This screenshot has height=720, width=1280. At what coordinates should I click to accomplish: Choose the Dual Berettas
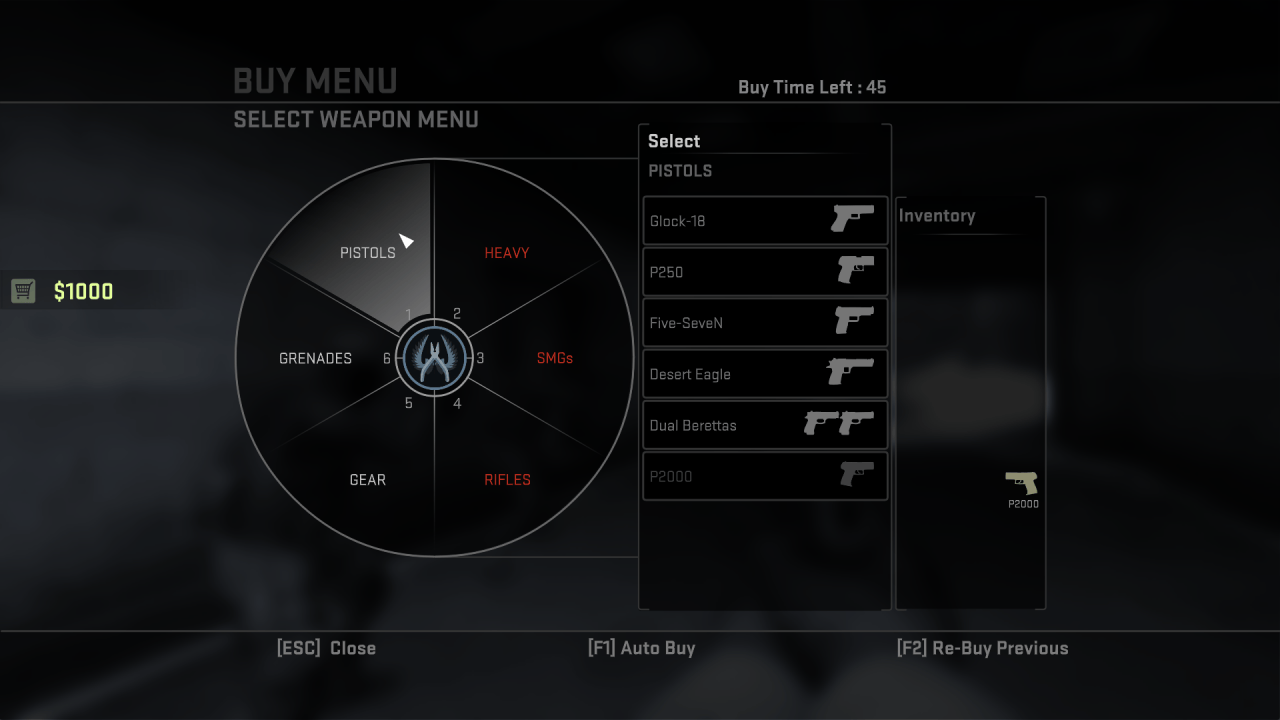(x=765, y=425)
